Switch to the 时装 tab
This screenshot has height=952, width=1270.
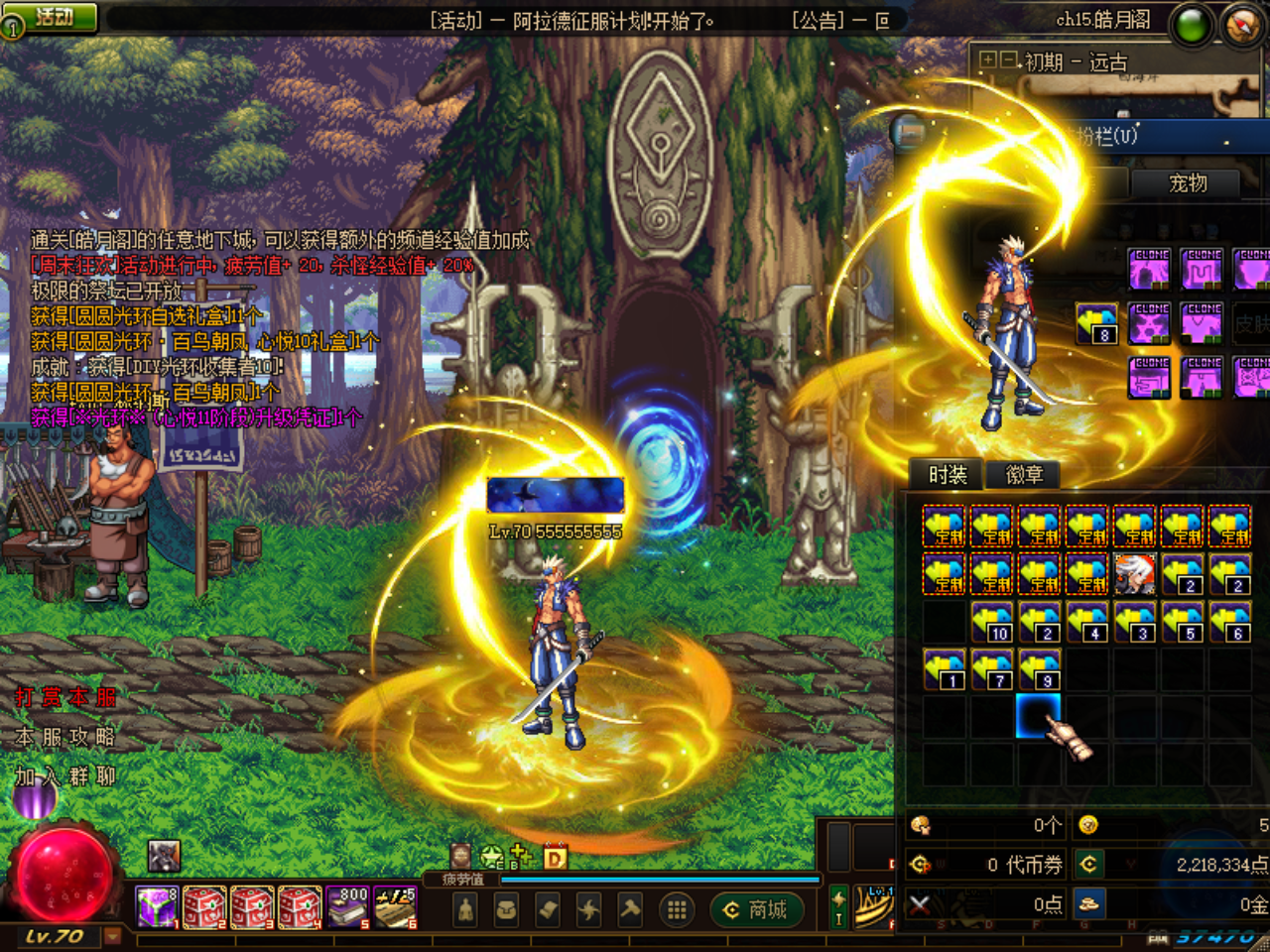pos(950,475)
